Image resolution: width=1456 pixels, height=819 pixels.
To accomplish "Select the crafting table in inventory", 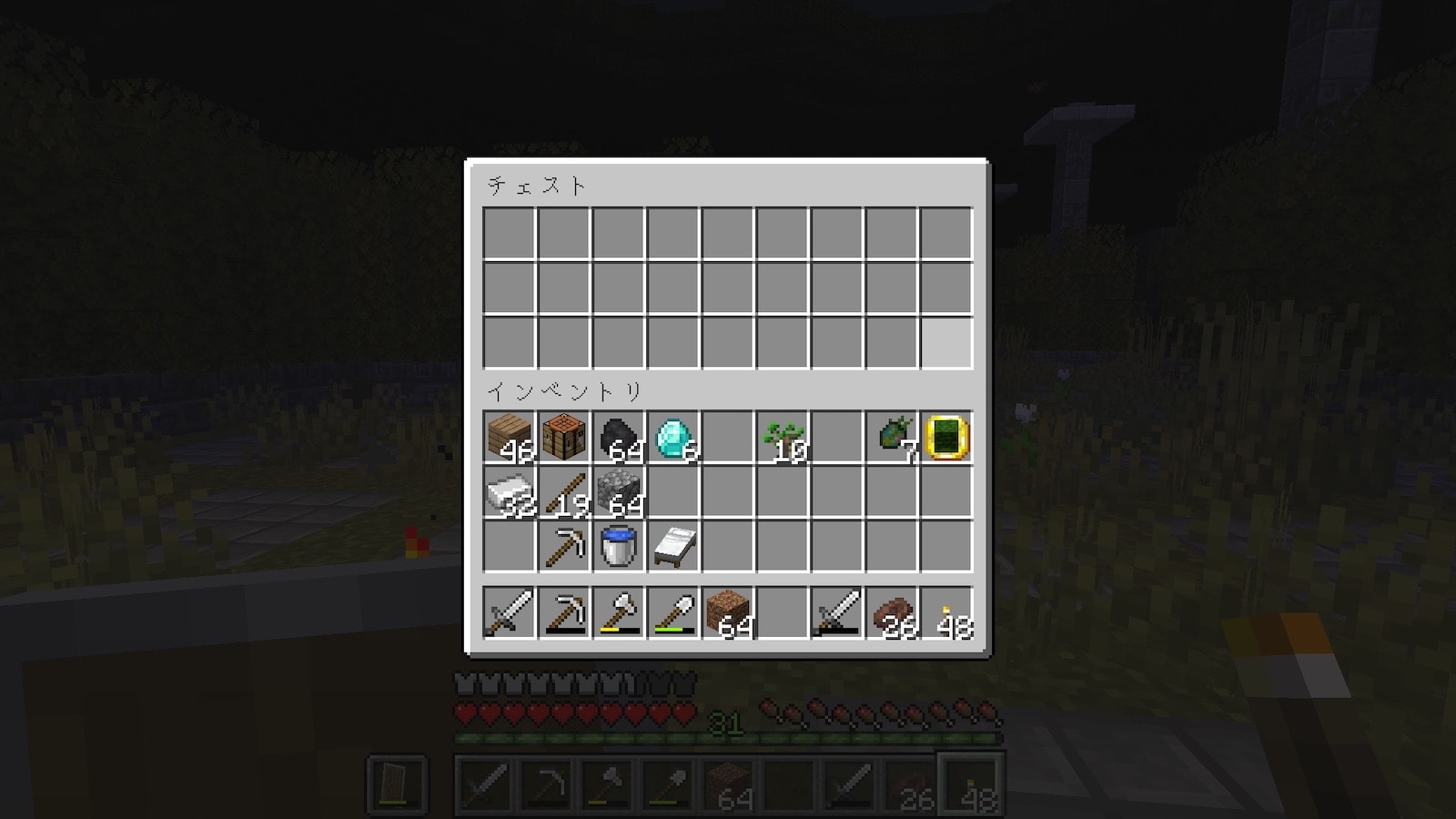I will point(563,438).
